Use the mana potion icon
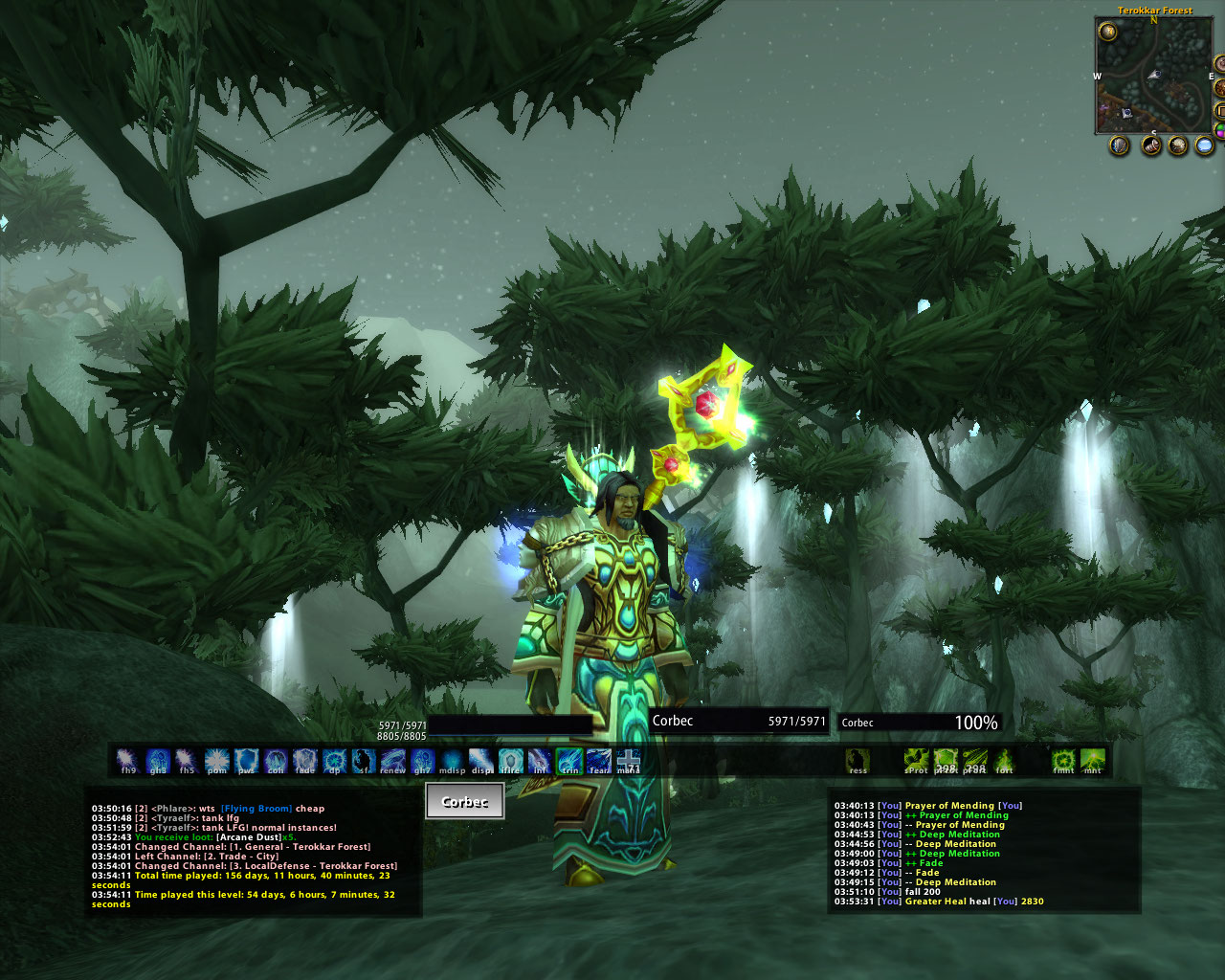 pos(628,761)
